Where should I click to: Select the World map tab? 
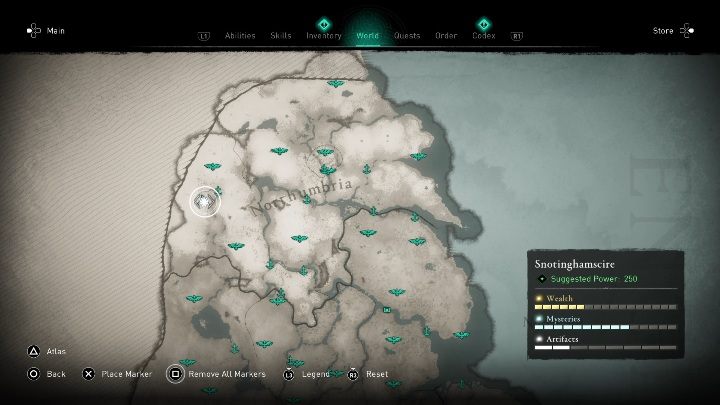coord(367,35)
